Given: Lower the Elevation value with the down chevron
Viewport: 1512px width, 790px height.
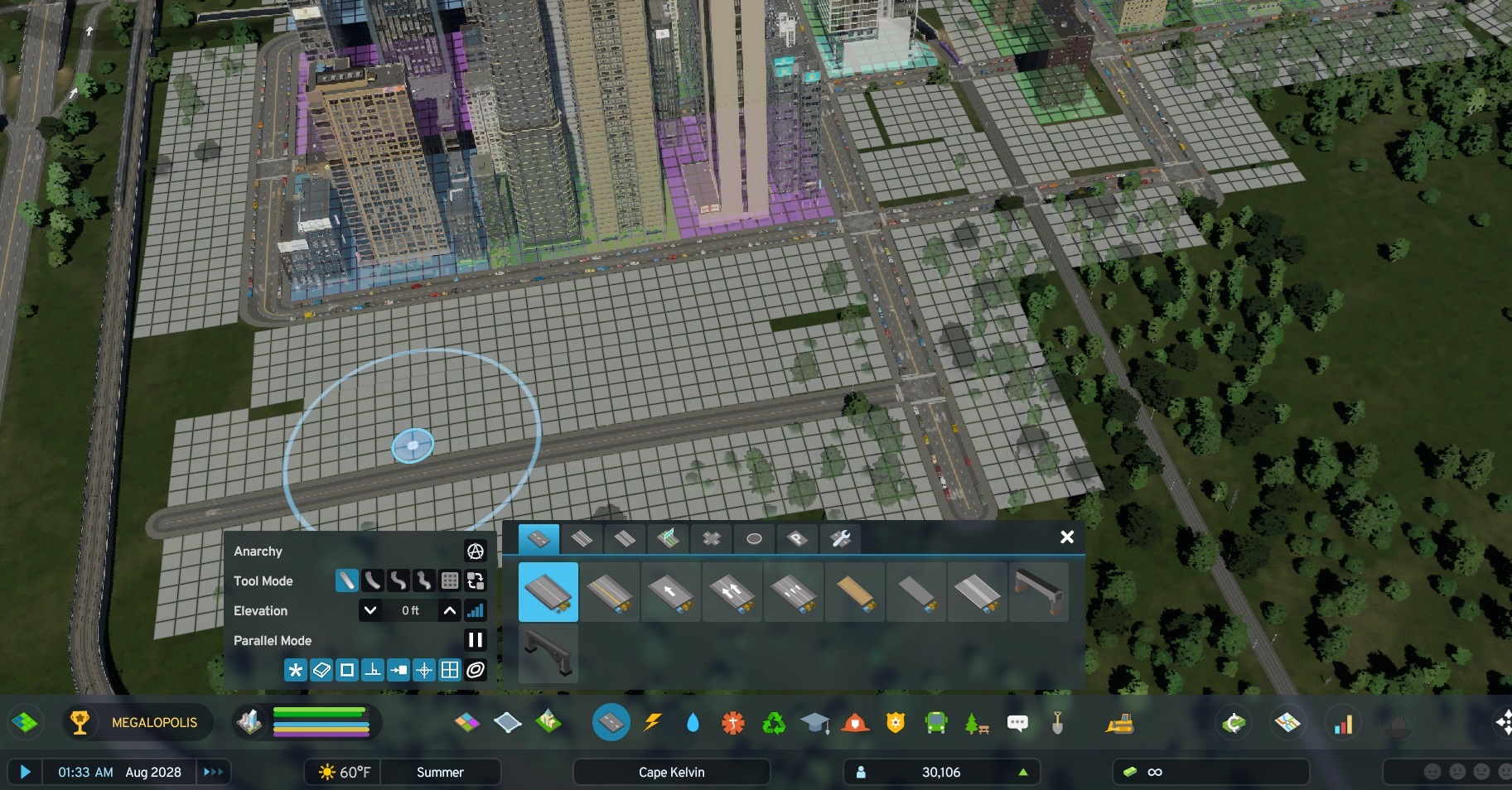Looking at the screenshot, I should tap(370, 610).
